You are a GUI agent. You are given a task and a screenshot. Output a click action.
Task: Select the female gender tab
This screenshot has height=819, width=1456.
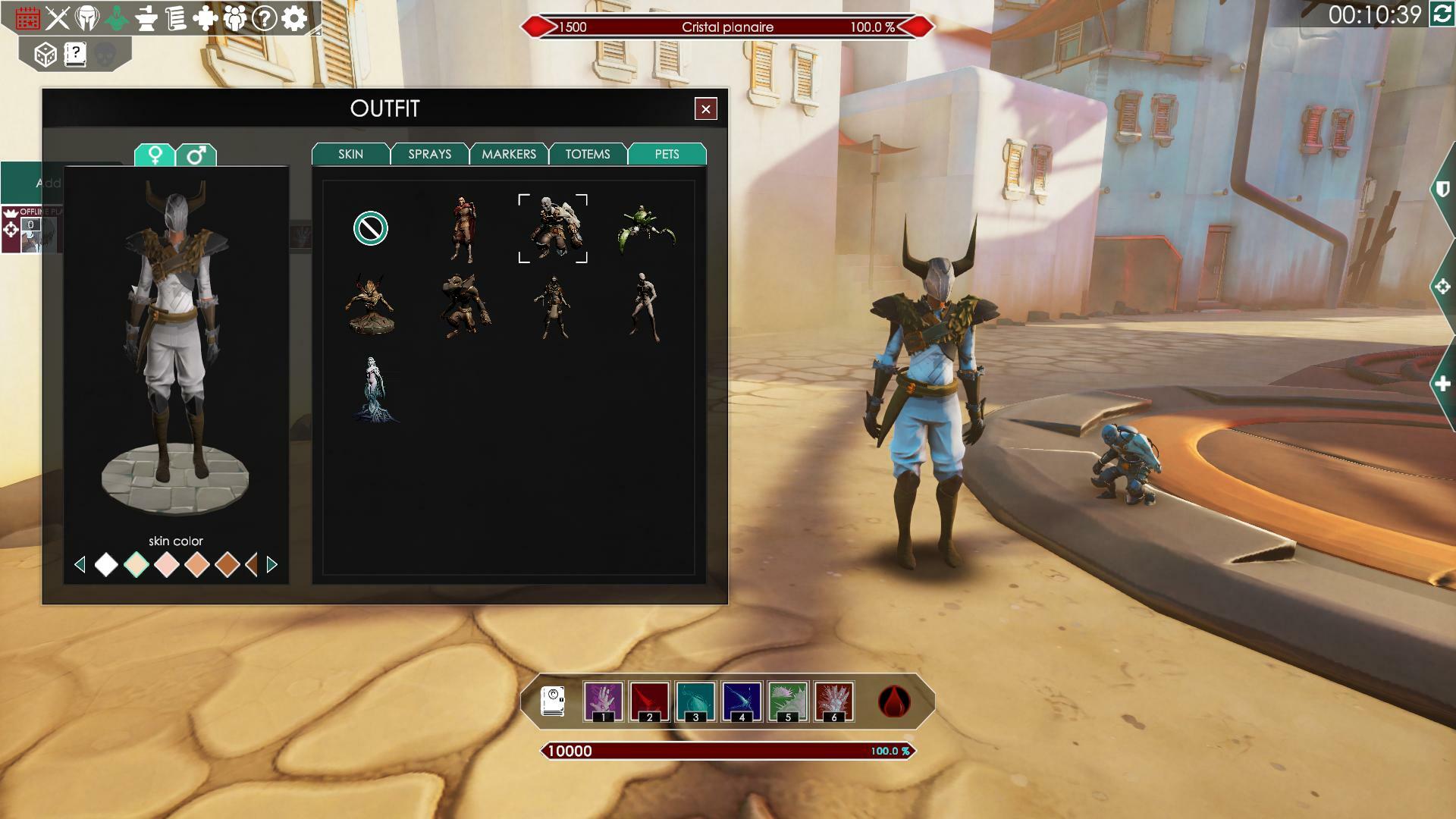155,155
